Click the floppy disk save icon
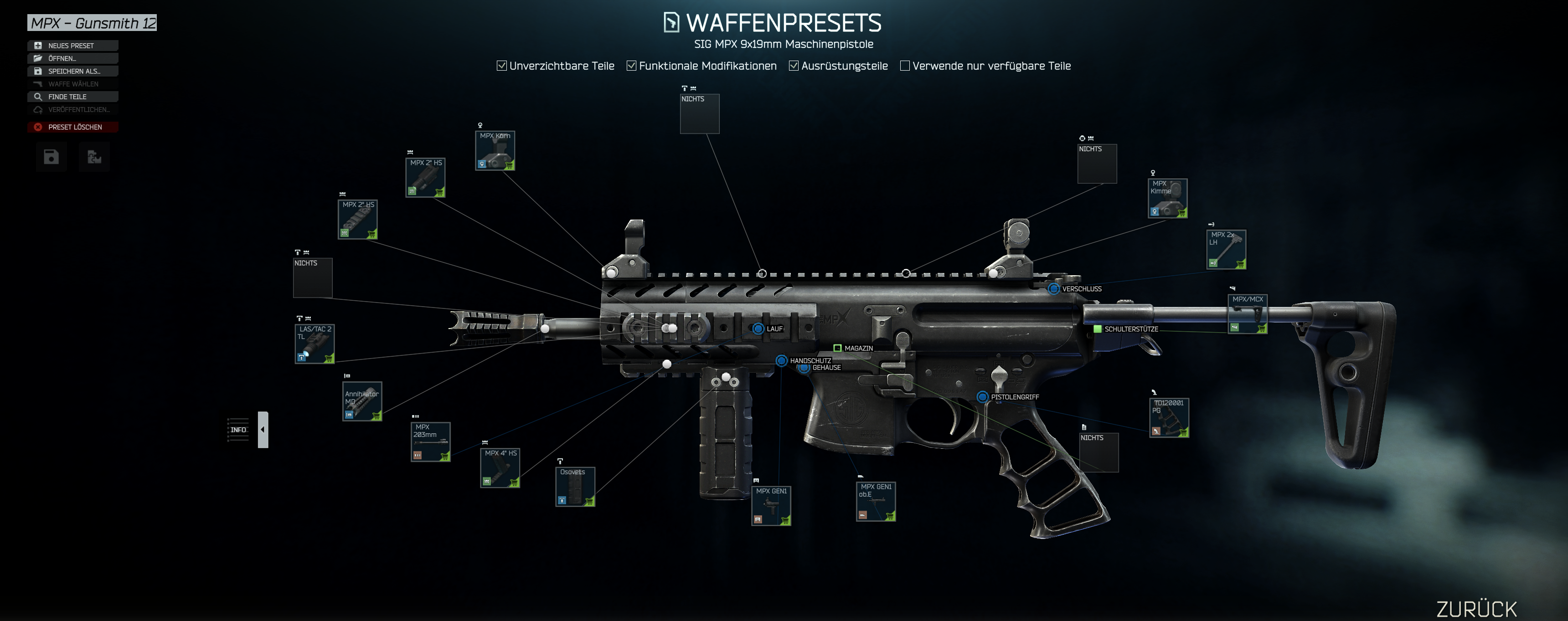 51,158
